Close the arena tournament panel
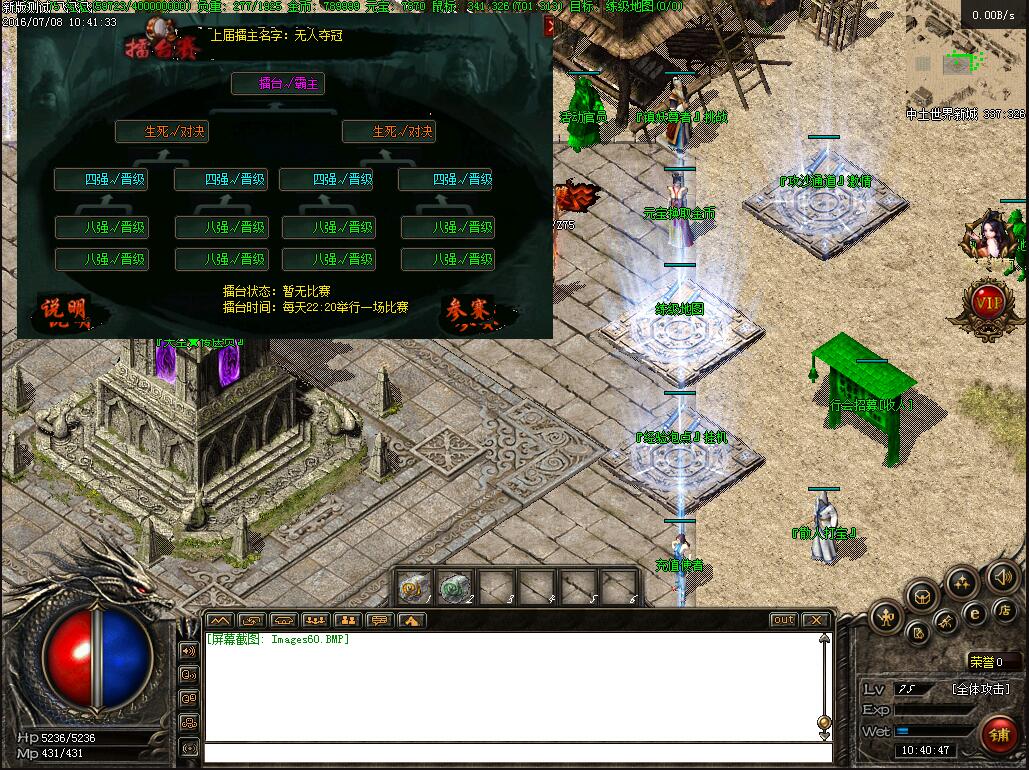Screen dimensions: 1029x770 tap(548, 28)
